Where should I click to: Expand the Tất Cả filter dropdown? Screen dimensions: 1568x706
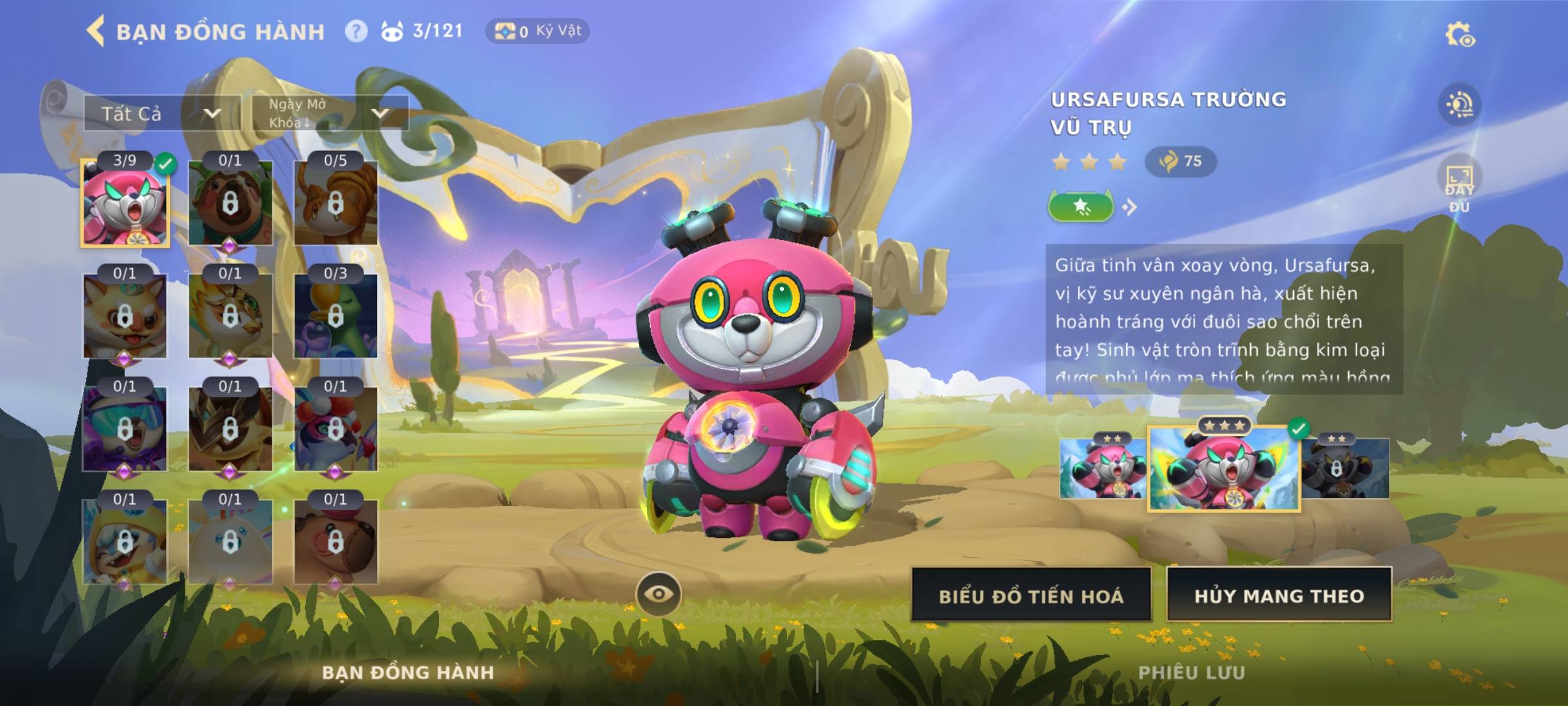coord(161,114)
